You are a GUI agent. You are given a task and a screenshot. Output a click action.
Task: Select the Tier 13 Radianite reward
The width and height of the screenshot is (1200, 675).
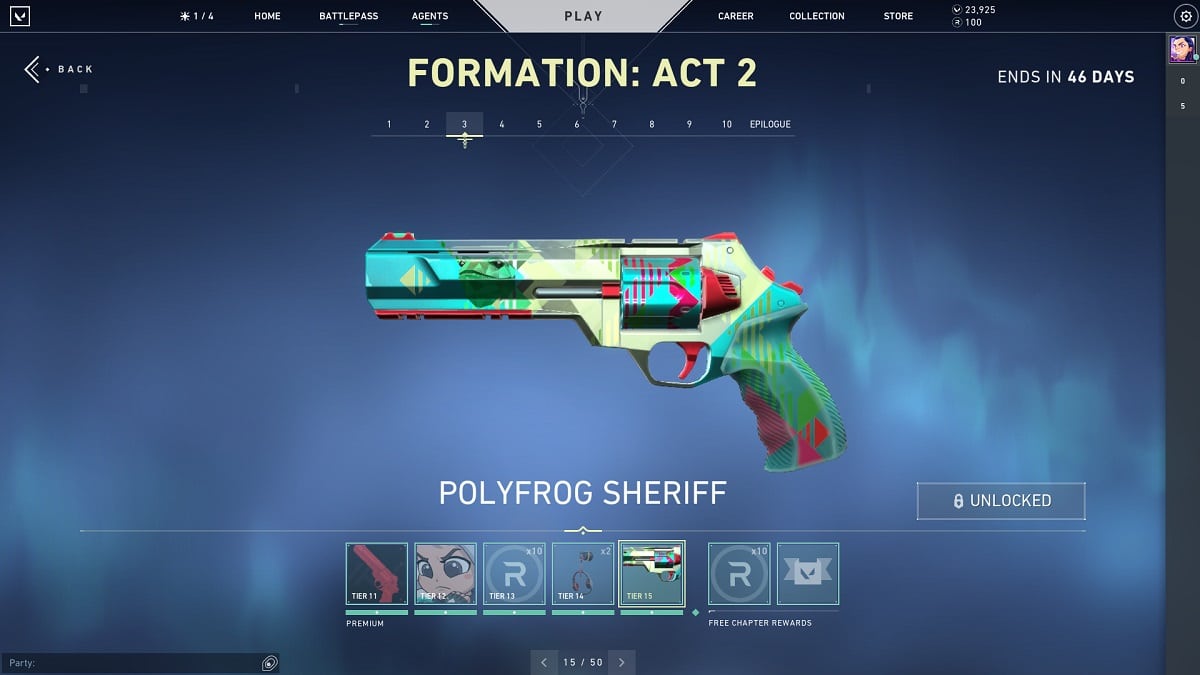[514, 574]
